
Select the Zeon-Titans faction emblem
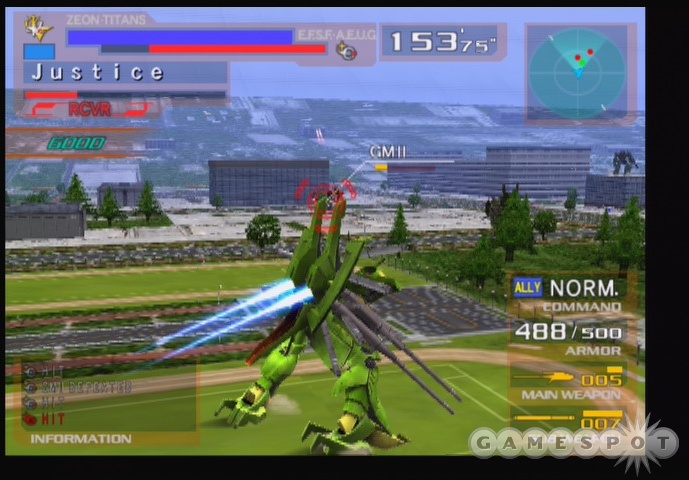[39, 27]
